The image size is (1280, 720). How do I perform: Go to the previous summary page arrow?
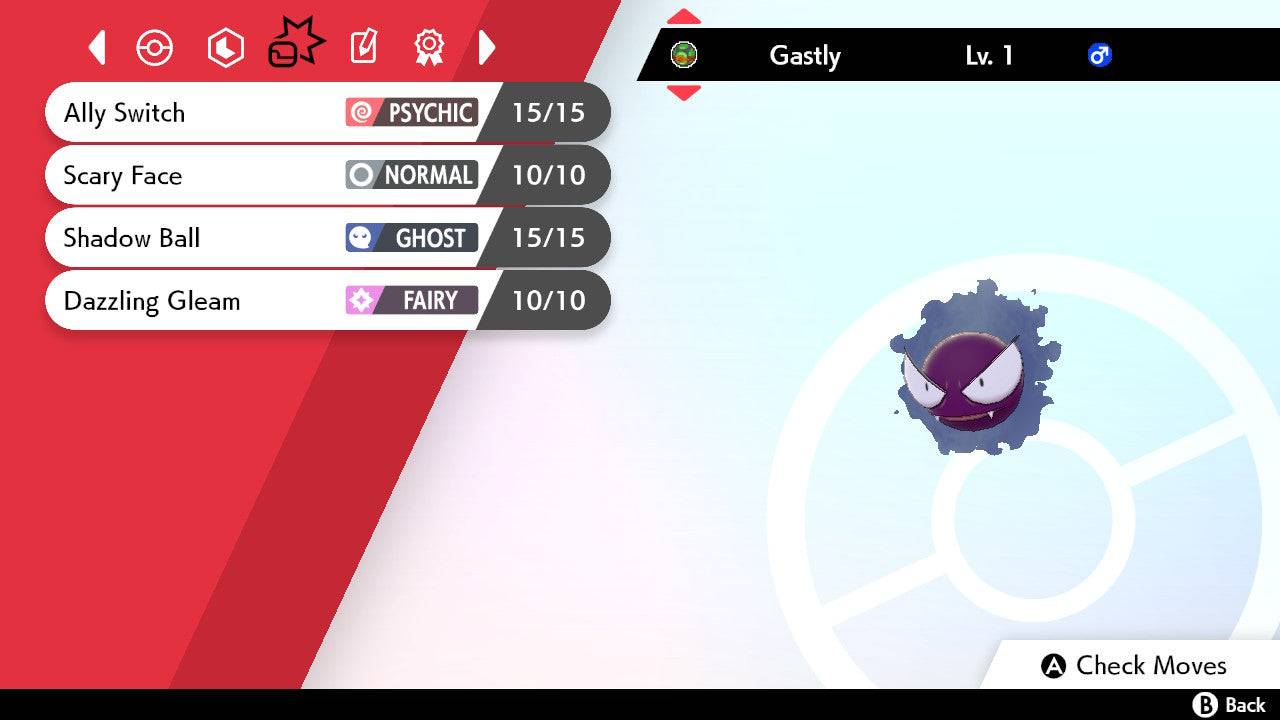pyautogui.click(x=96, y=47)
